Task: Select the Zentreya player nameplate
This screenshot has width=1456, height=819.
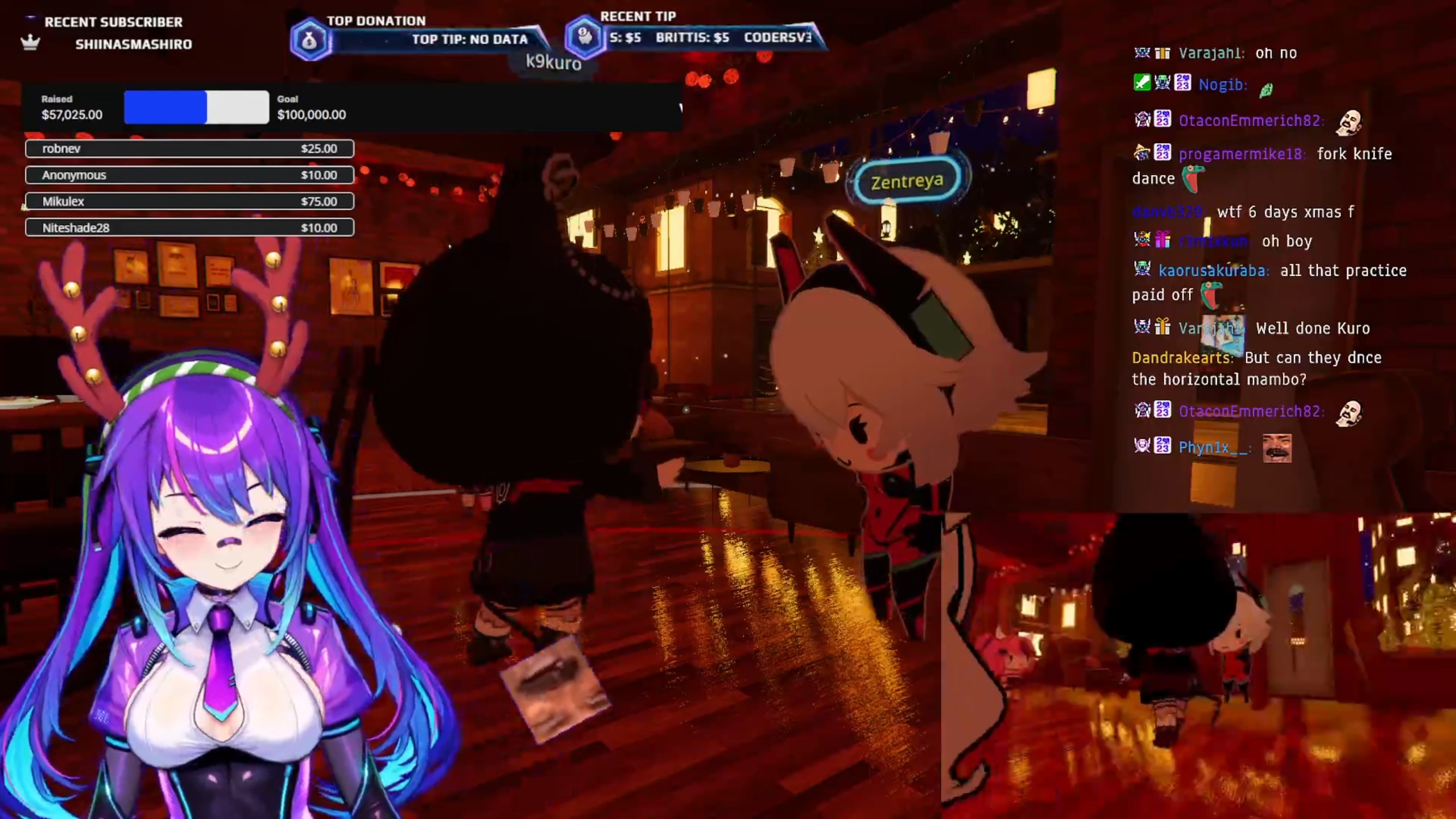Action: coord(907,181)
